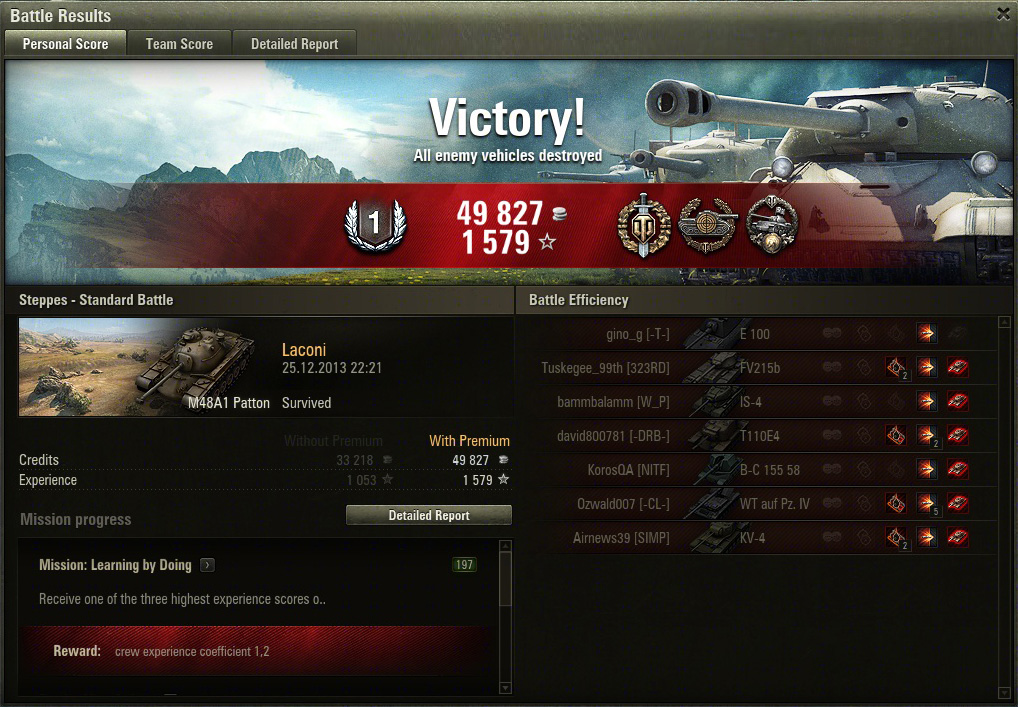Inspect the first-place laurel wreath badge
The image size is (1018, 707).
tap(375, 225)
